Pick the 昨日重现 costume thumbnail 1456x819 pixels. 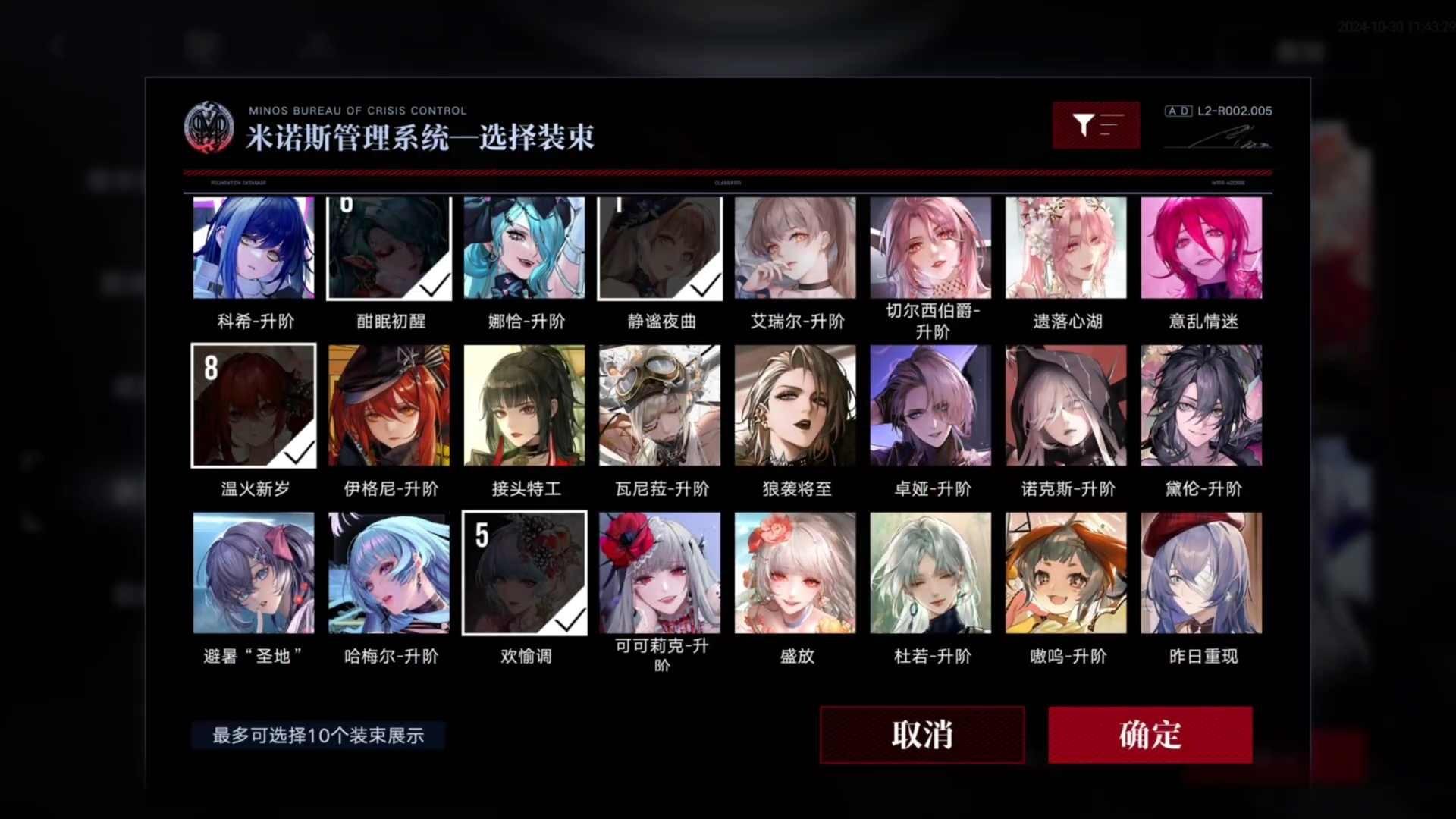[x=1201, y=572]
